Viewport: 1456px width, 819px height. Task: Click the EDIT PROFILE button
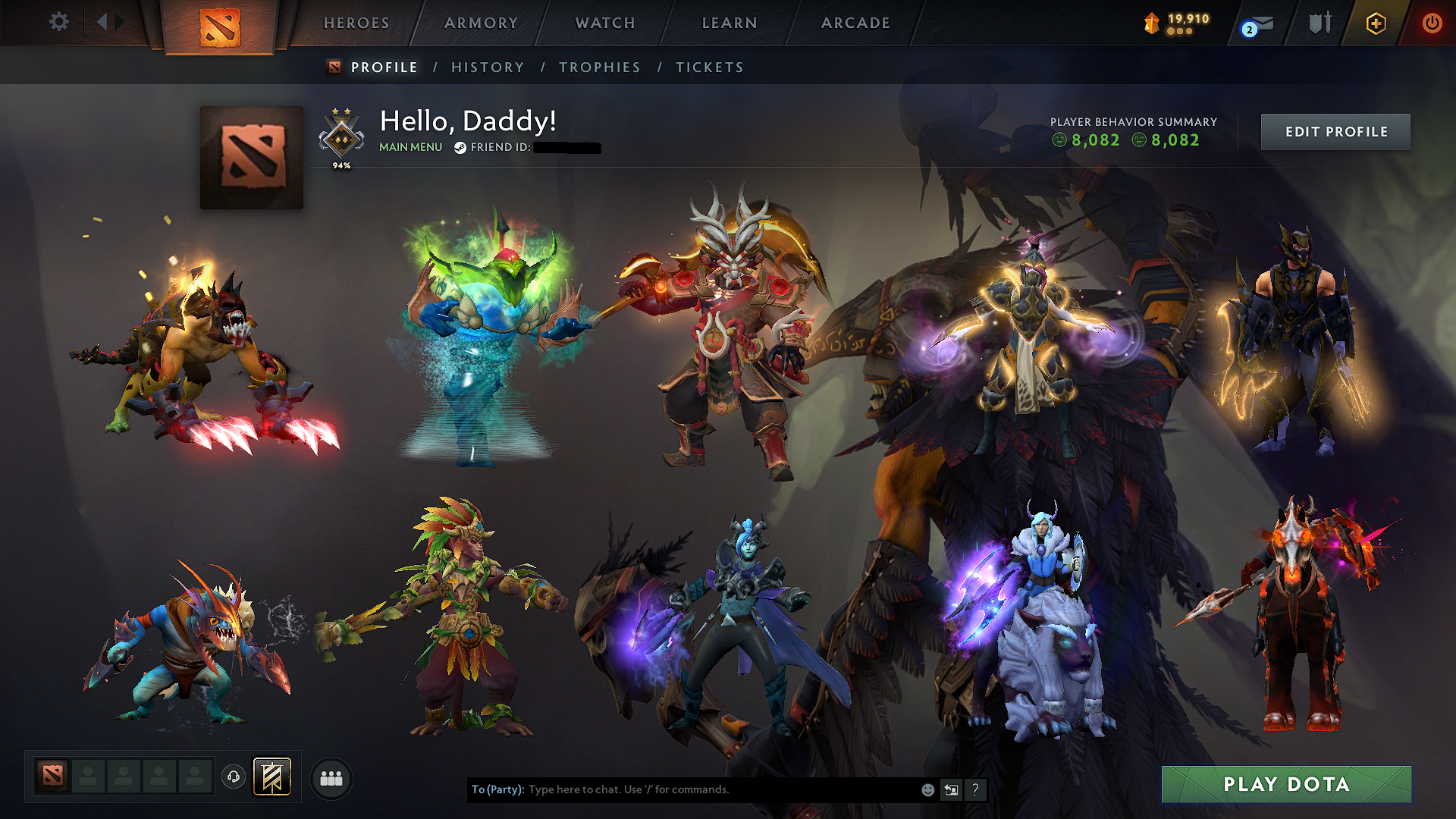(1335, 131)
